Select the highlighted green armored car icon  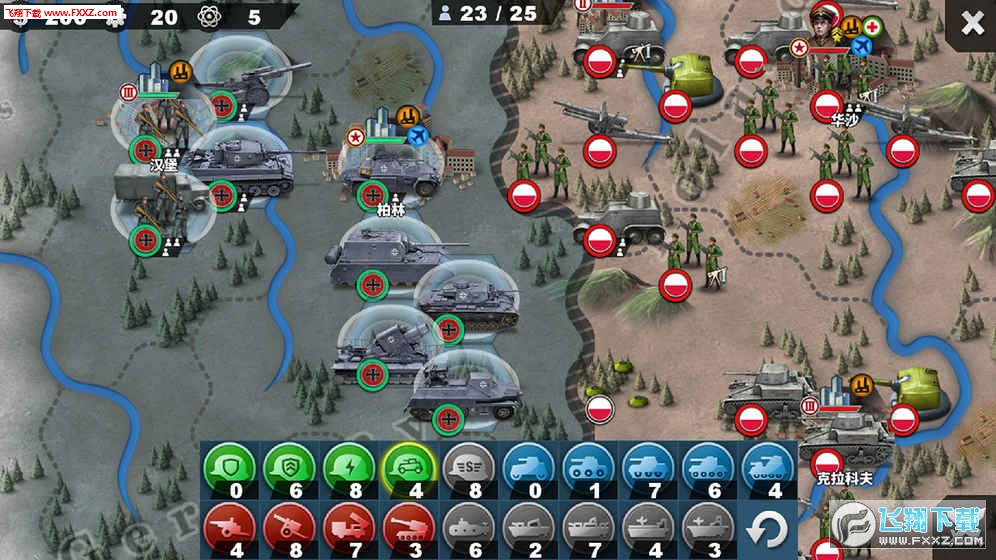408,467
